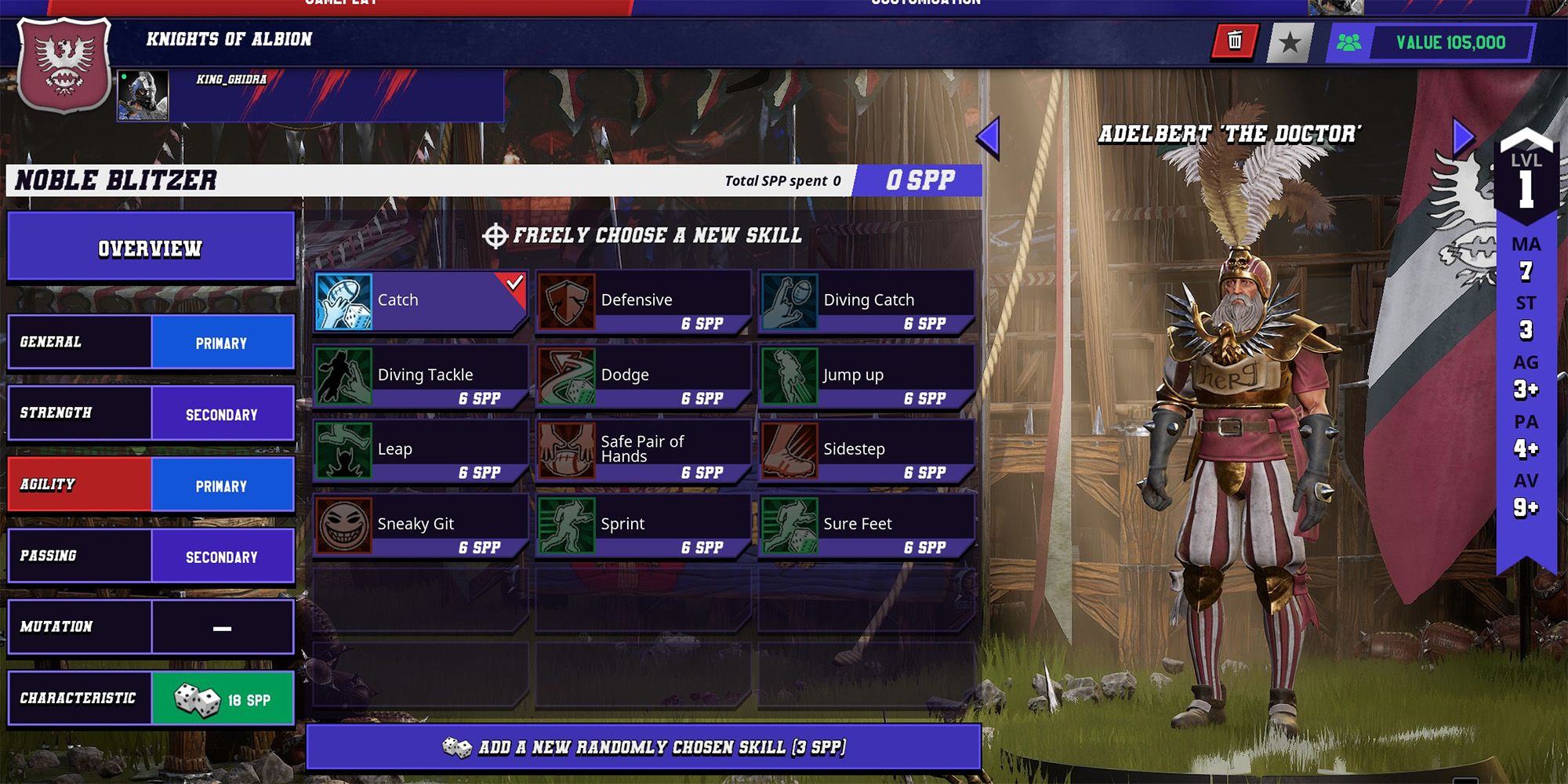
Task: Click the Sneaky Git grinning skull icon
Action: [x=345, y=523]
